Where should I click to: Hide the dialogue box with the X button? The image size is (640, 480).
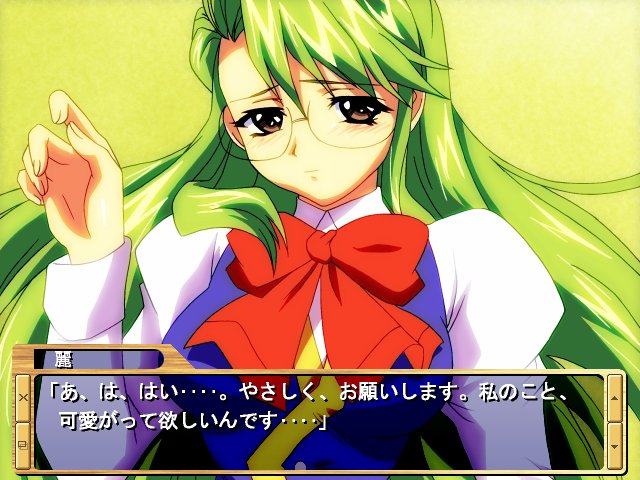point(22,397)
